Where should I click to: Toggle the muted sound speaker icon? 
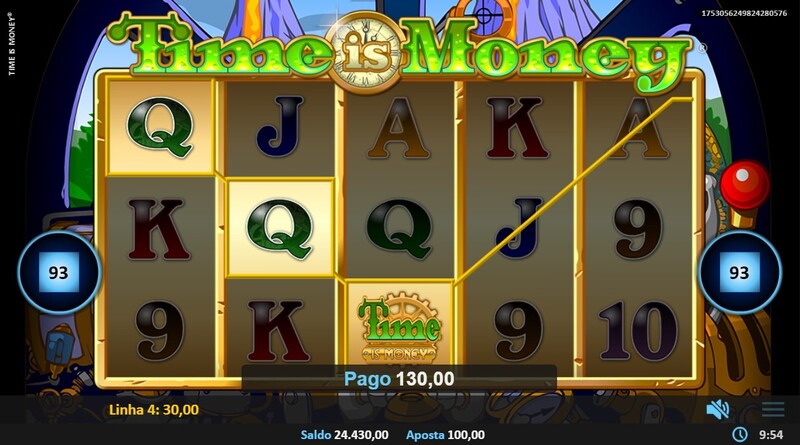[x=716, y=409]
